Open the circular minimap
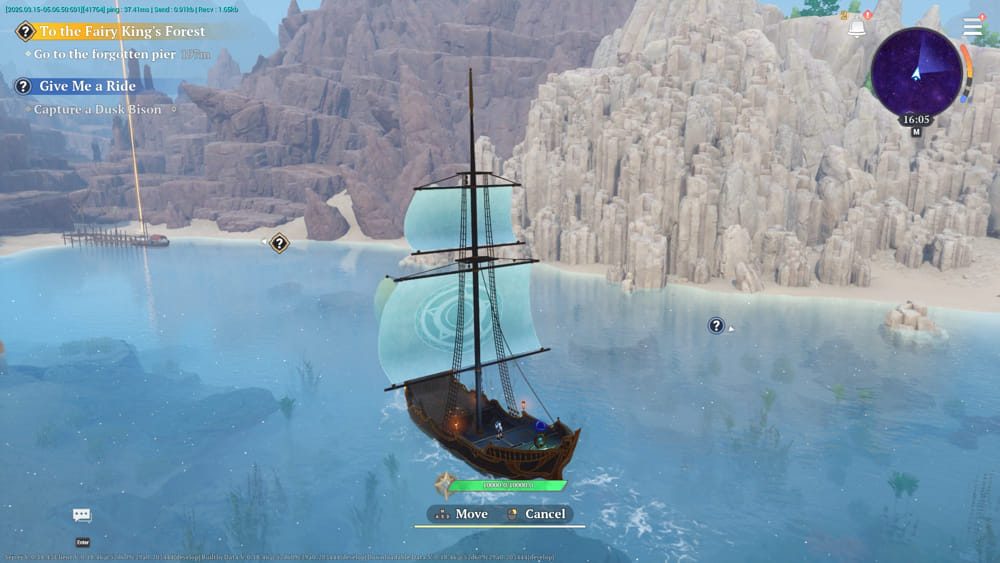The image size is (1000, 563). pos(916,71)
